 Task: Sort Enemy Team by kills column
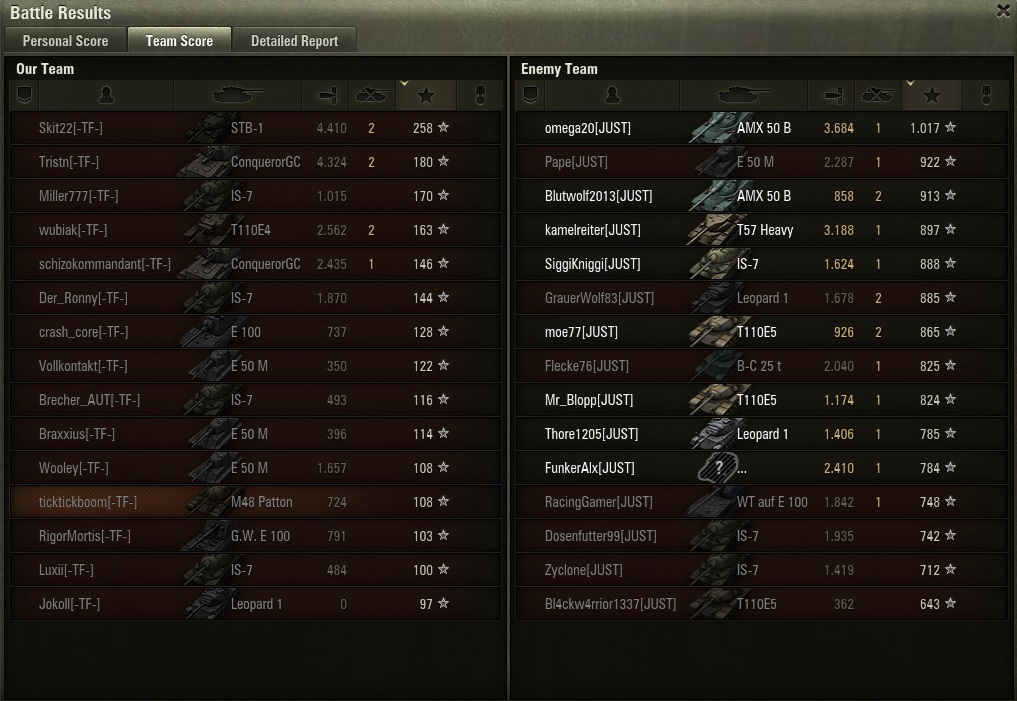(x=878, y=95)
